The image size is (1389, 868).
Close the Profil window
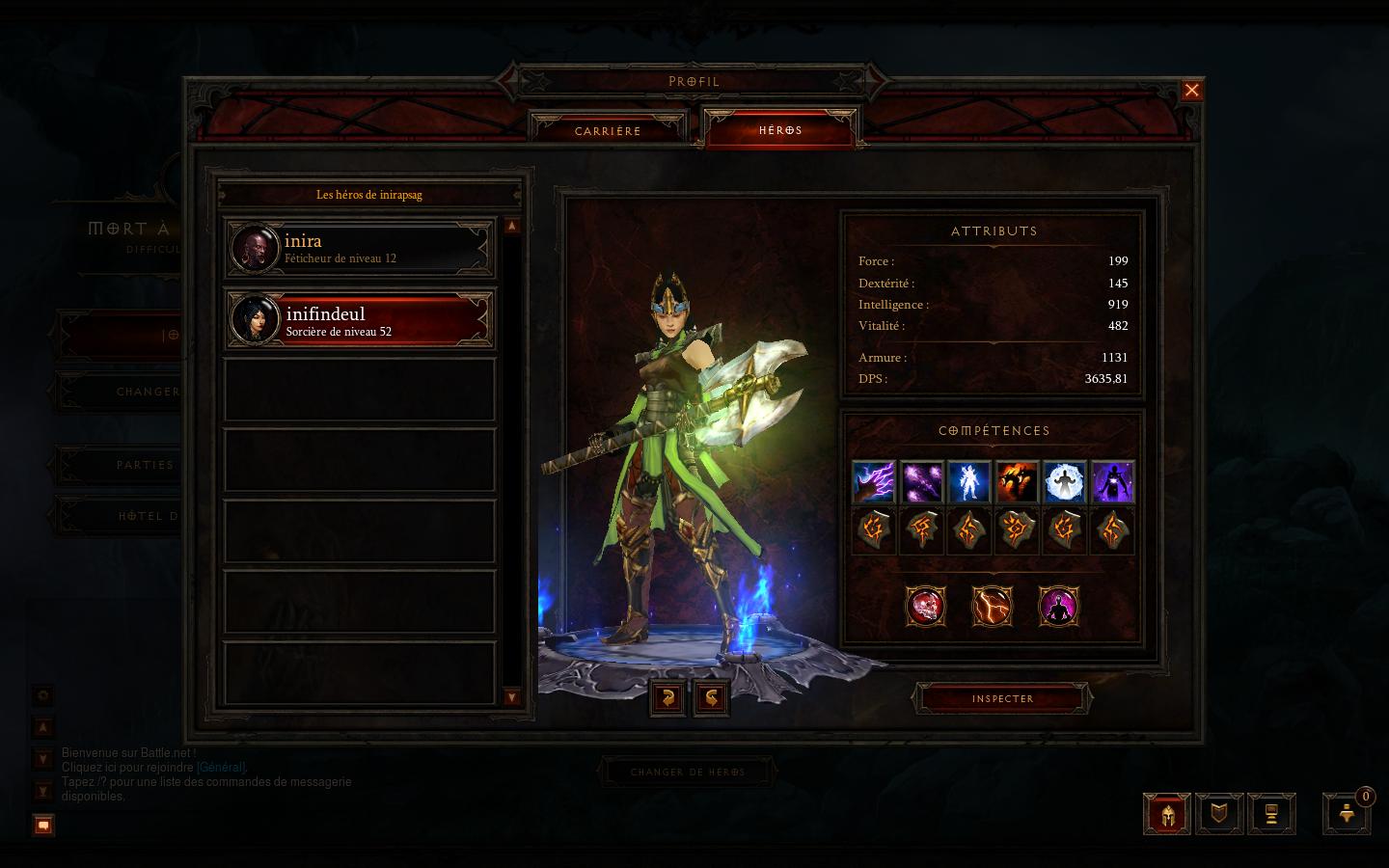[x=1192, y=91]
